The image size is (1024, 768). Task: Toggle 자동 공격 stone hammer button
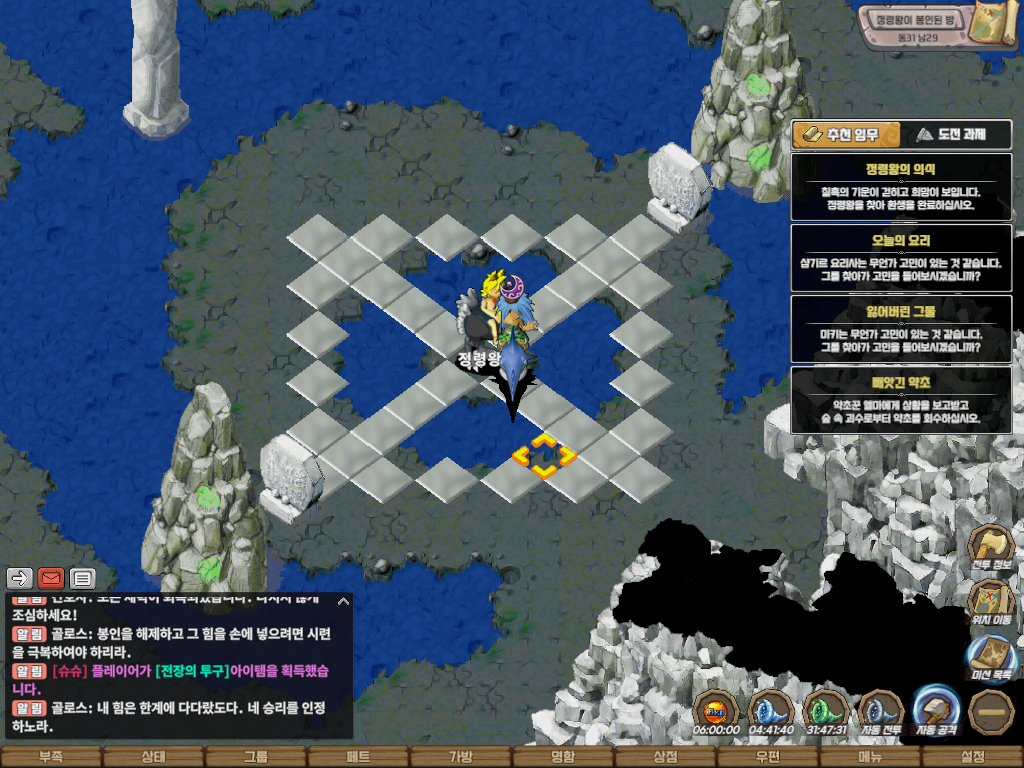click(937, 713)
